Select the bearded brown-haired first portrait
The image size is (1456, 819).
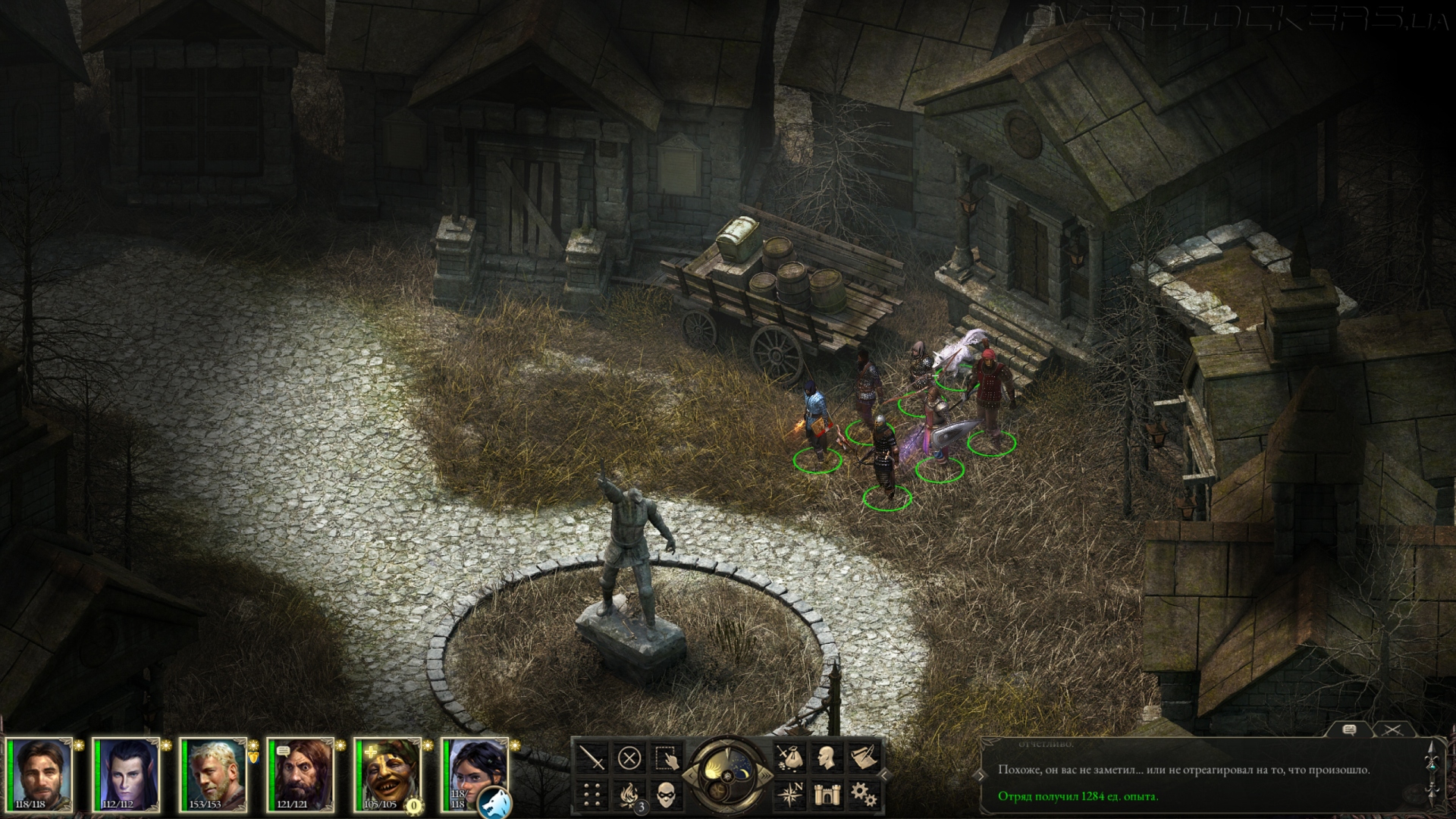(x=42, y=775)
